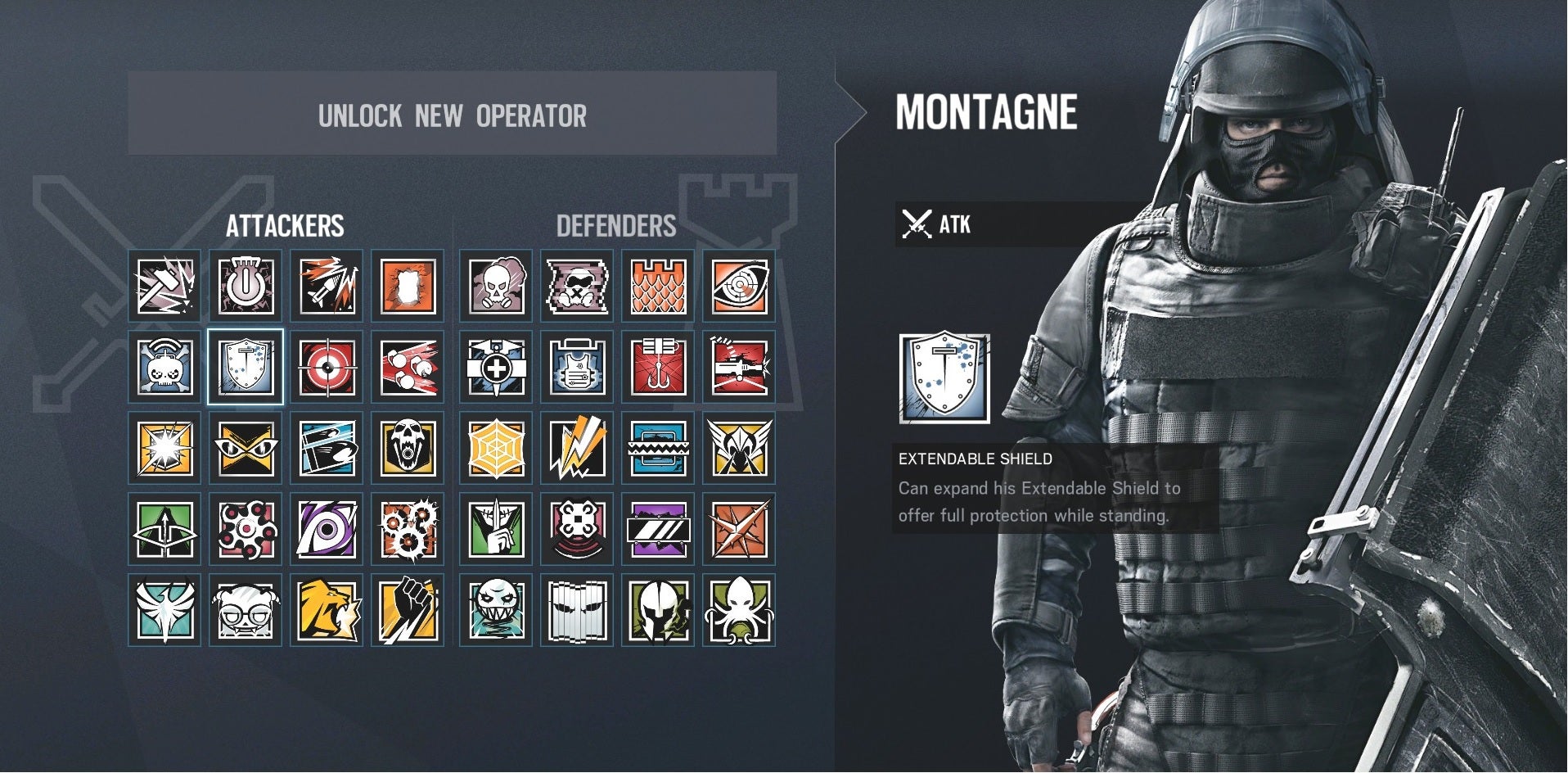Switch to the ATTACKERS section
1568x773 pixels.
point(286,227)
